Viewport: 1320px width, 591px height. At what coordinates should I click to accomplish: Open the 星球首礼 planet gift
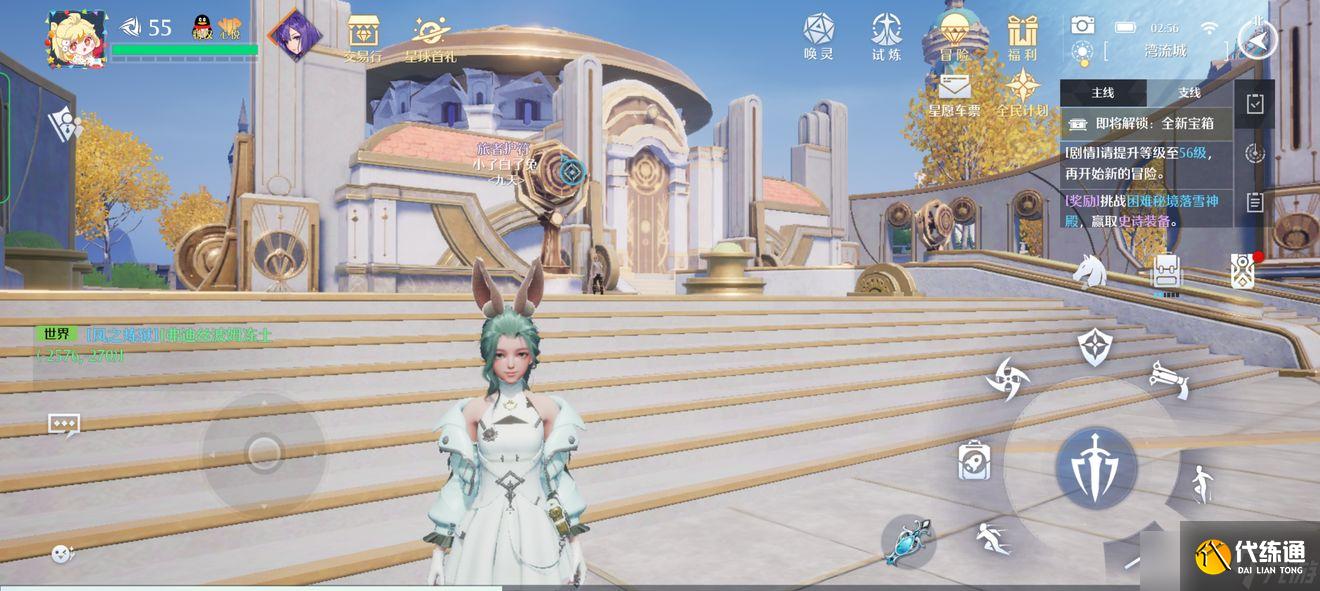[431, 38]
